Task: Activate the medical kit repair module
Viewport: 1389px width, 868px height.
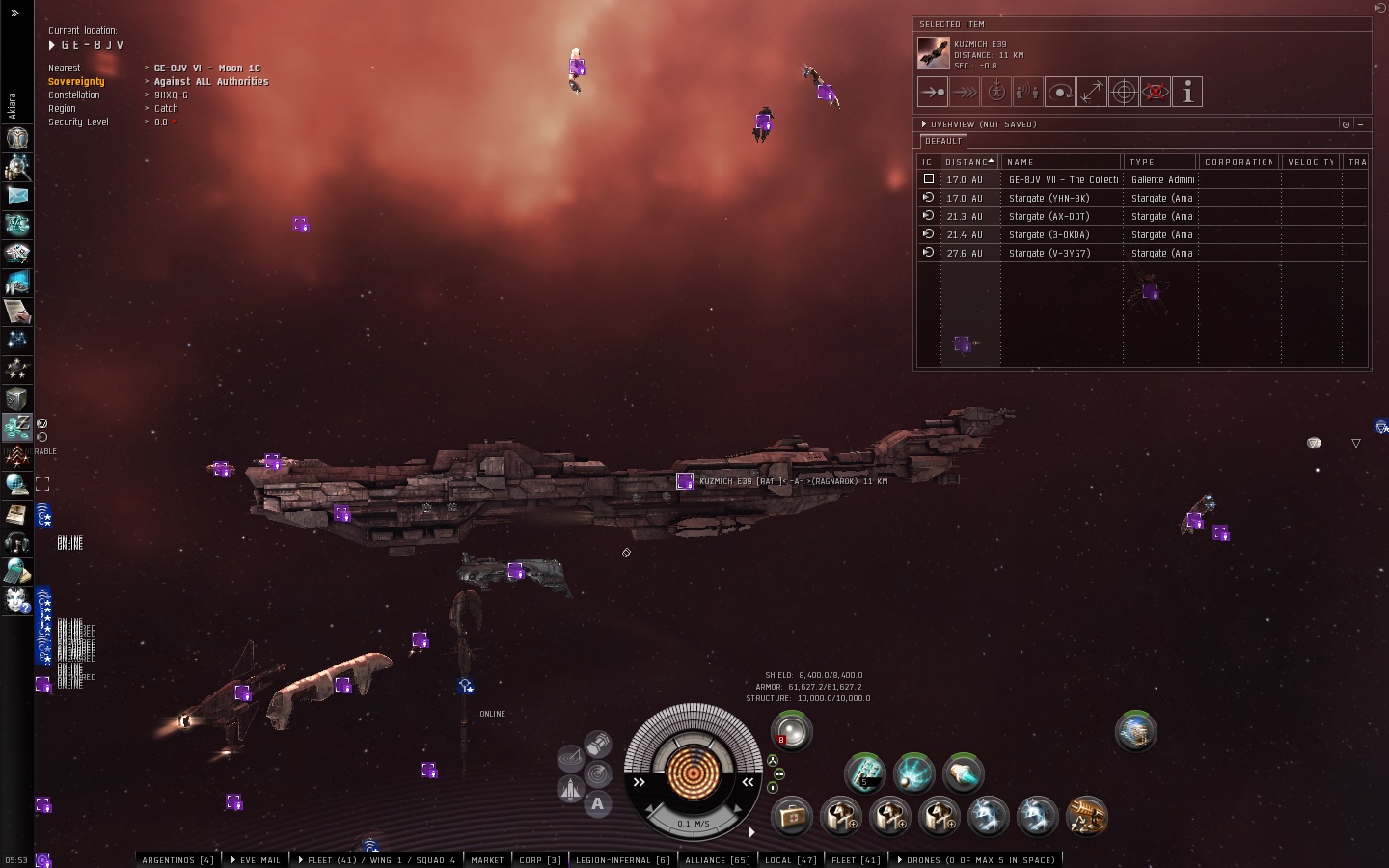Action: [x=792, y=817]
